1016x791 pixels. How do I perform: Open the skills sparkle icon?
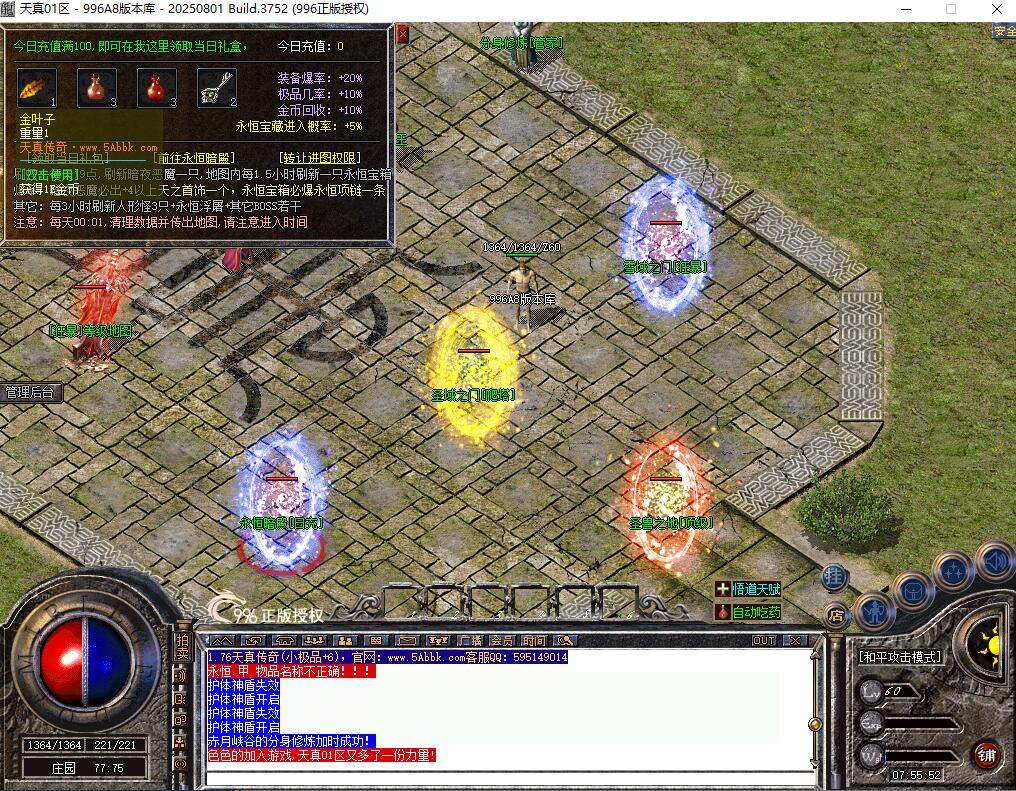click(953, 571)
